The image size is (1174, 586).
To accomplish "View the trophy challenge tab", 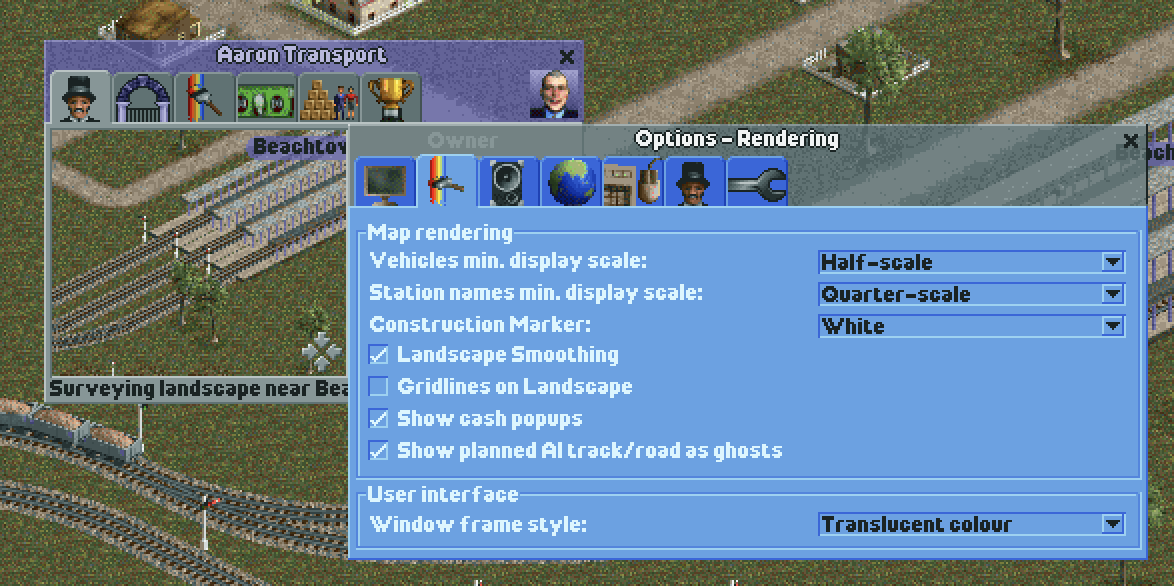I will click(390, 98).
